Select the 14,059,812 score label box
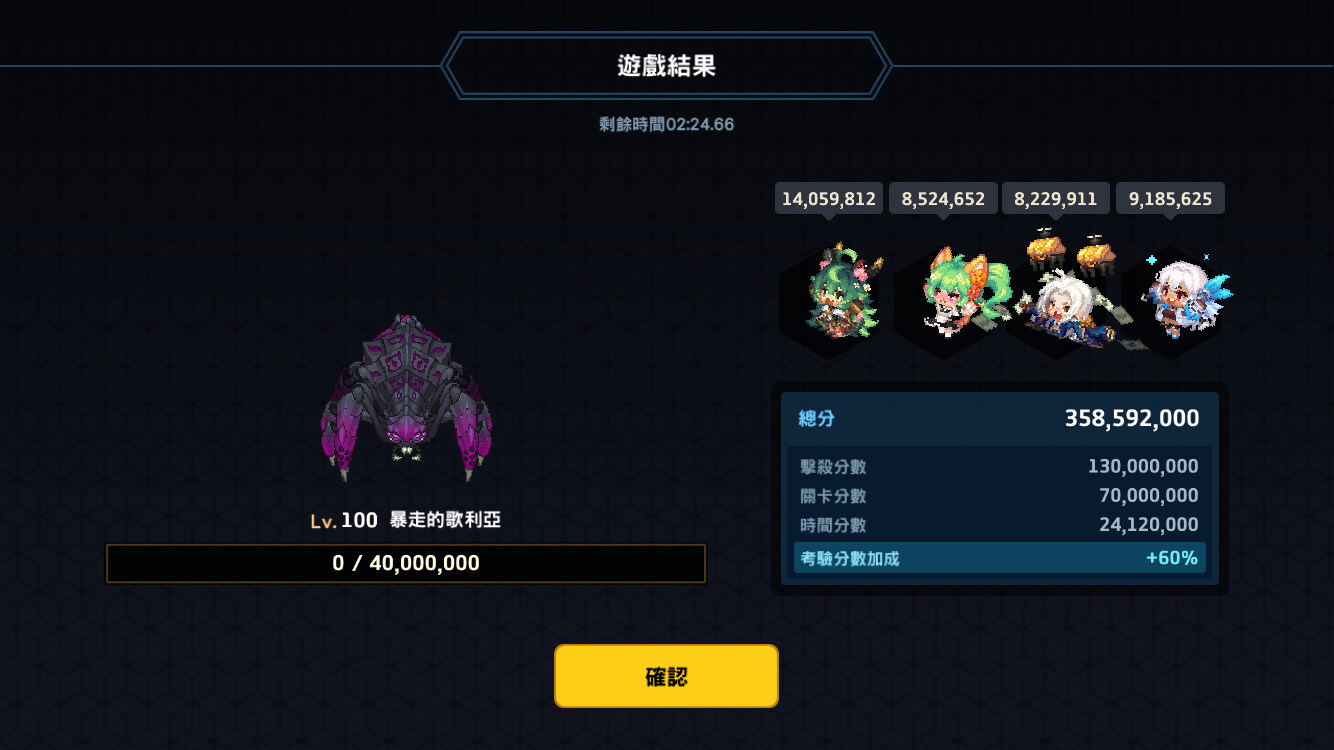The height and width of the screenshot is (750, 1334). pos(827,197)
